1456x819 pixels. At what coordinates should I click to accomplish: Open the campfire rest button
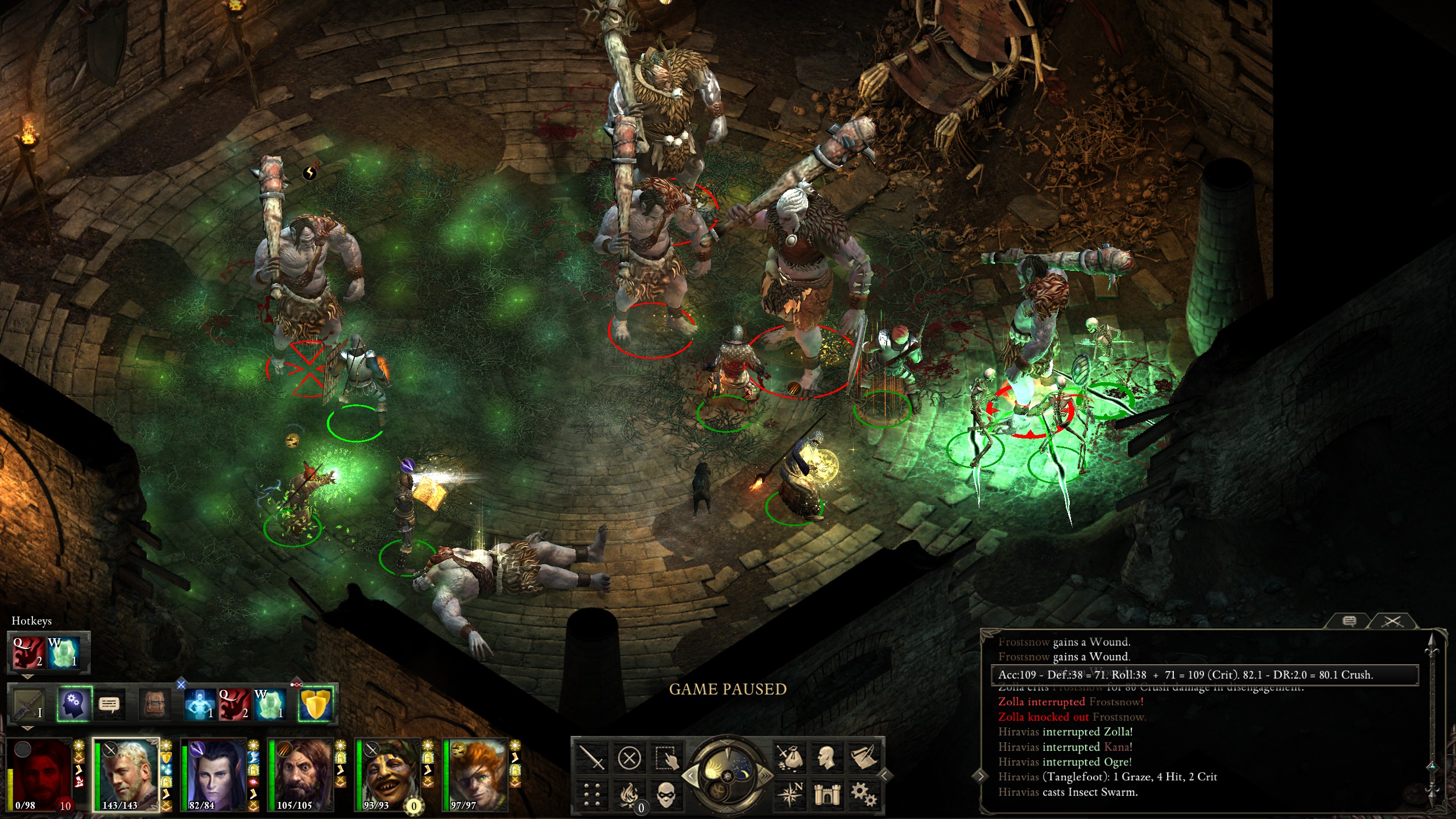[629, 795]
